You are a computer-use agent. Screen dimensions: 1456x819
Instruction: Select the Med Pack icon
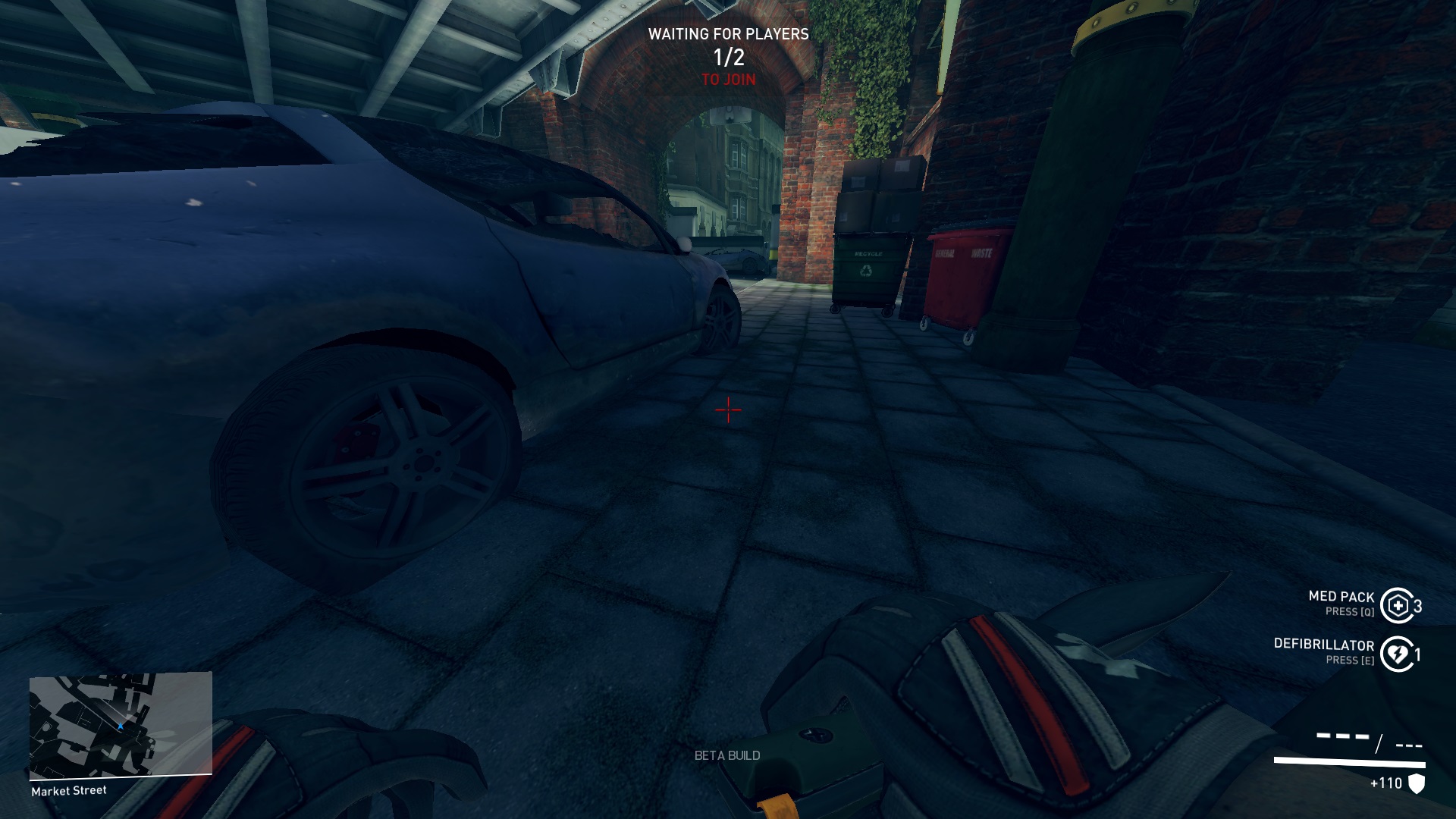click(x=1397, y=605)
